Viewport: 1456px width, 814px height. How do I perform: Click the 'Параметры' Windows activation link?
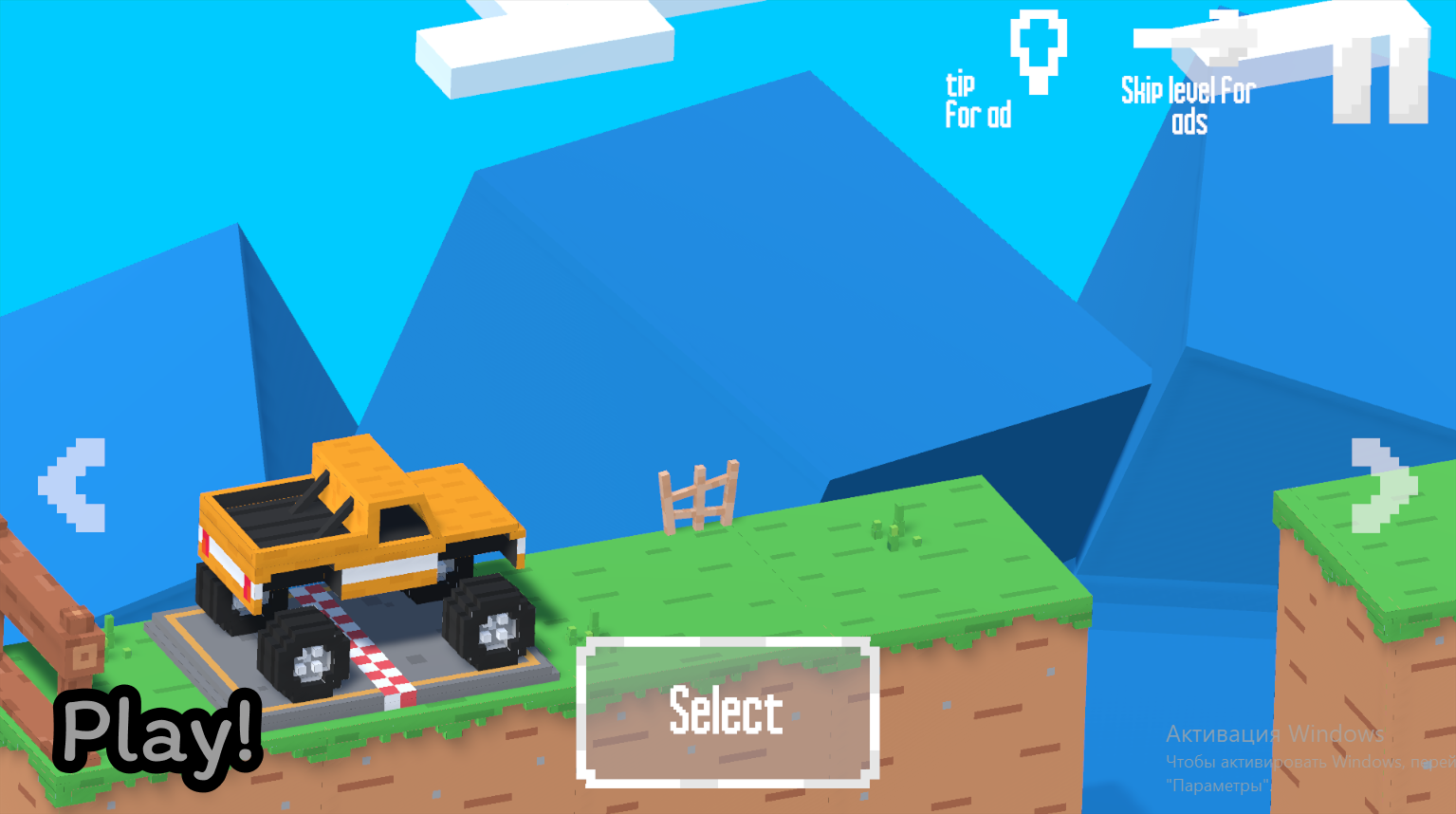coord(1217,785)
